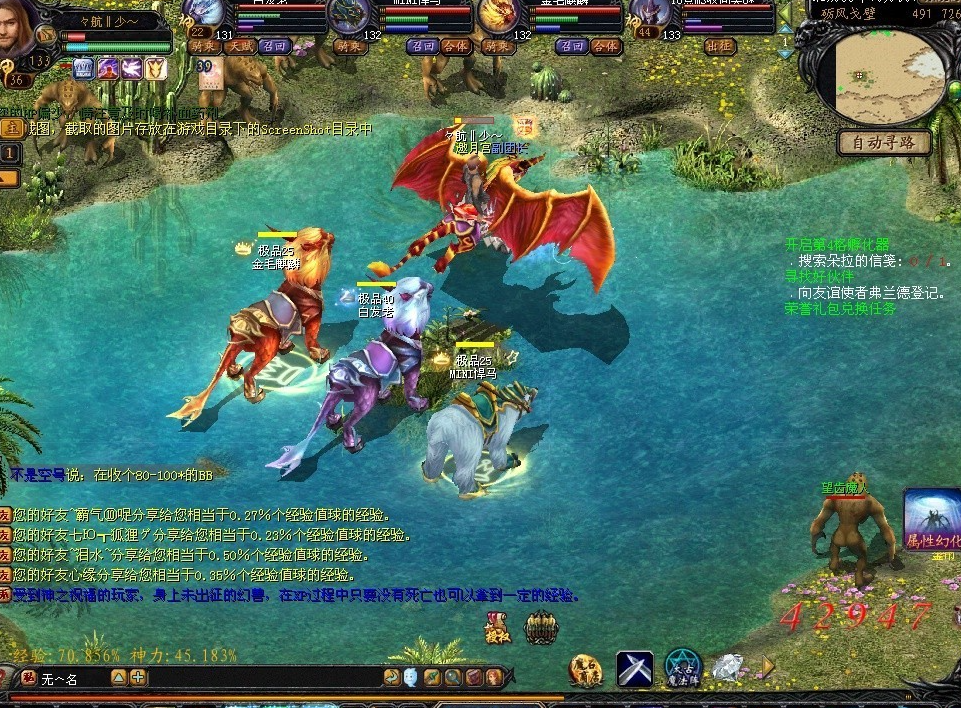The image size is (961, 708).
Task: Click the 自动寻路 auto-pathfinding button
Action: (x=883, y=143)
